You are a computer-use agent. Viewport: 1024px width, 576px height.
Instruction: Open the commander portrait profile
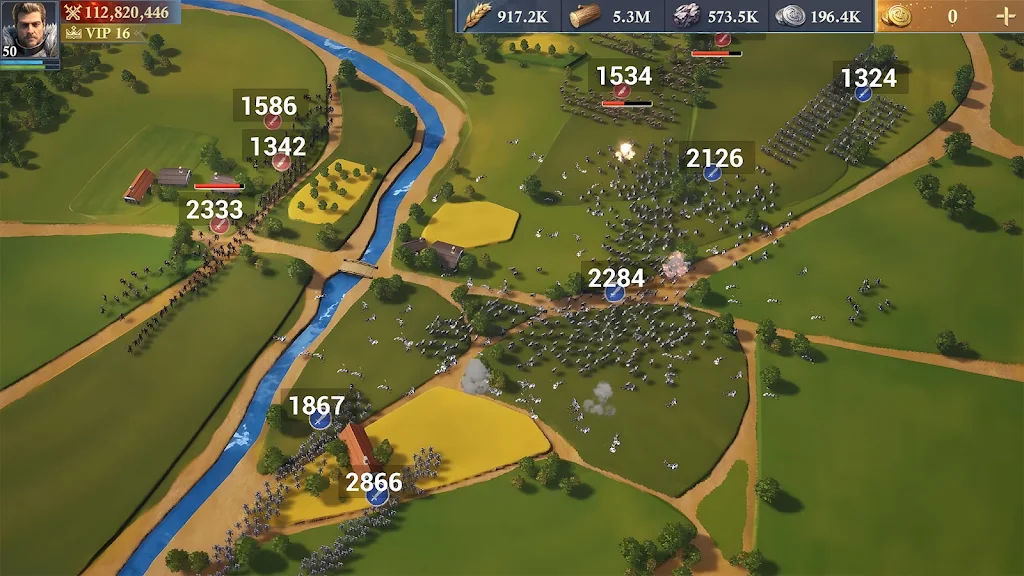pyautogui.click(x=29, y=30)
